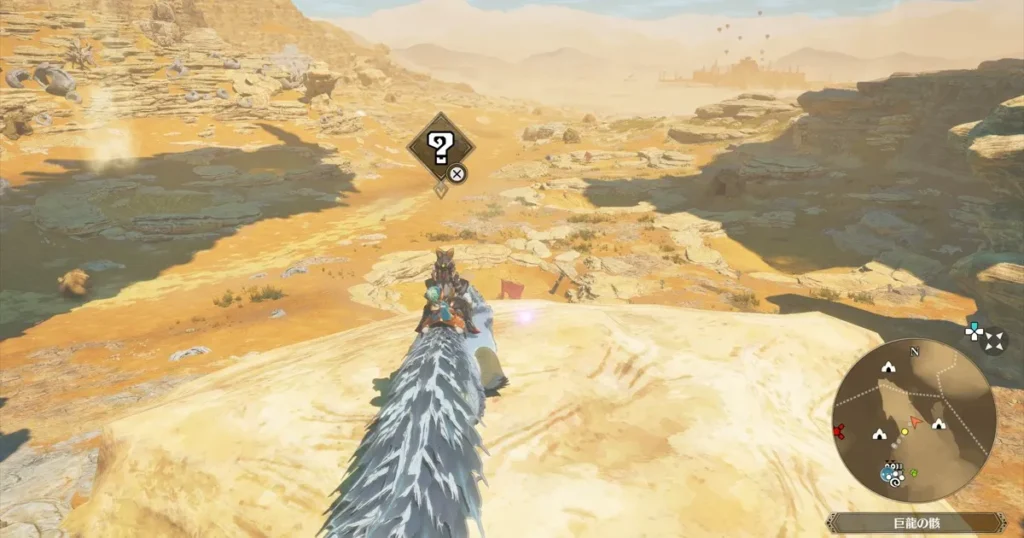Click the red monster icon on minimap
Image resolution: width=1024 pixels, height=538 pixels.
[838, 432]
